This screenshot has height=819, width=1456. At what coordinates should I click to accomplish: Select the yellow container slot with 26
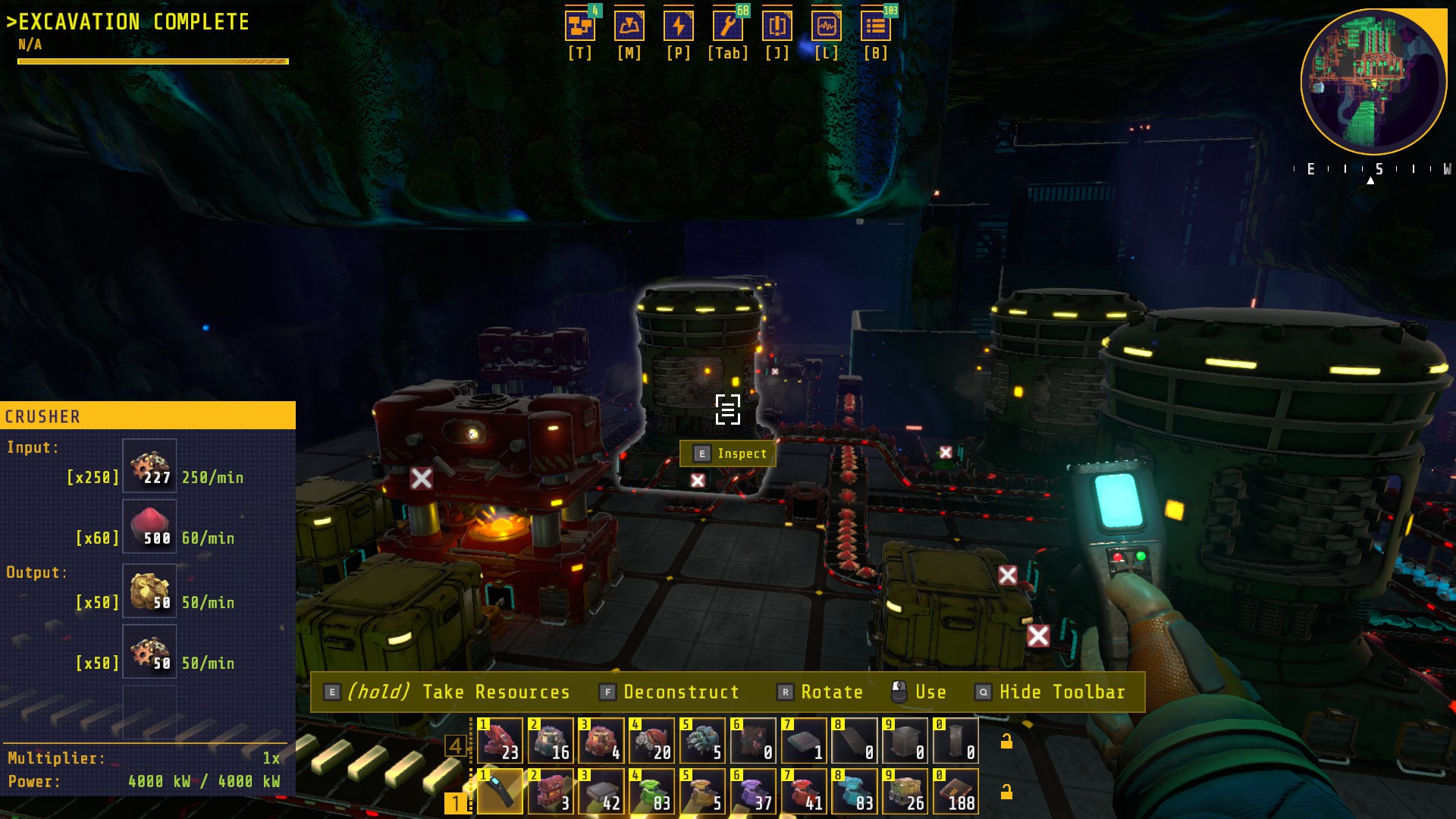pyautogui.click(x=905, y=791)
